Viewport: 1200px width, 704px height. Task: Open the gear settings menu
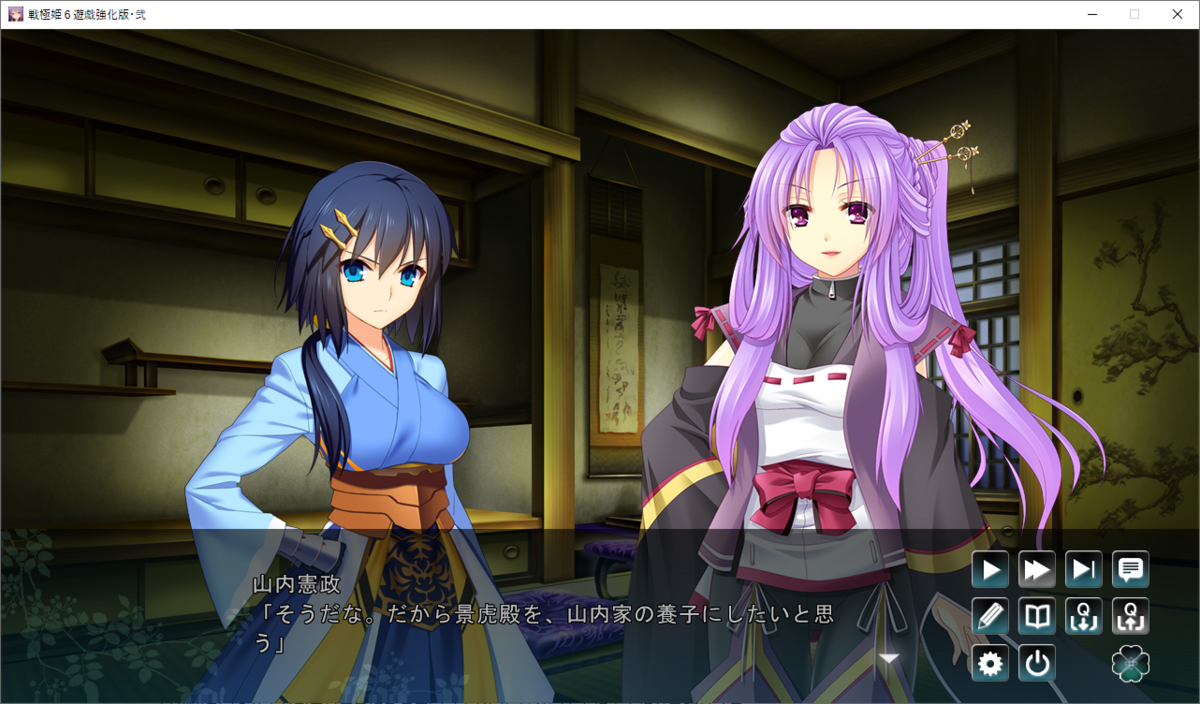(990, 663)
